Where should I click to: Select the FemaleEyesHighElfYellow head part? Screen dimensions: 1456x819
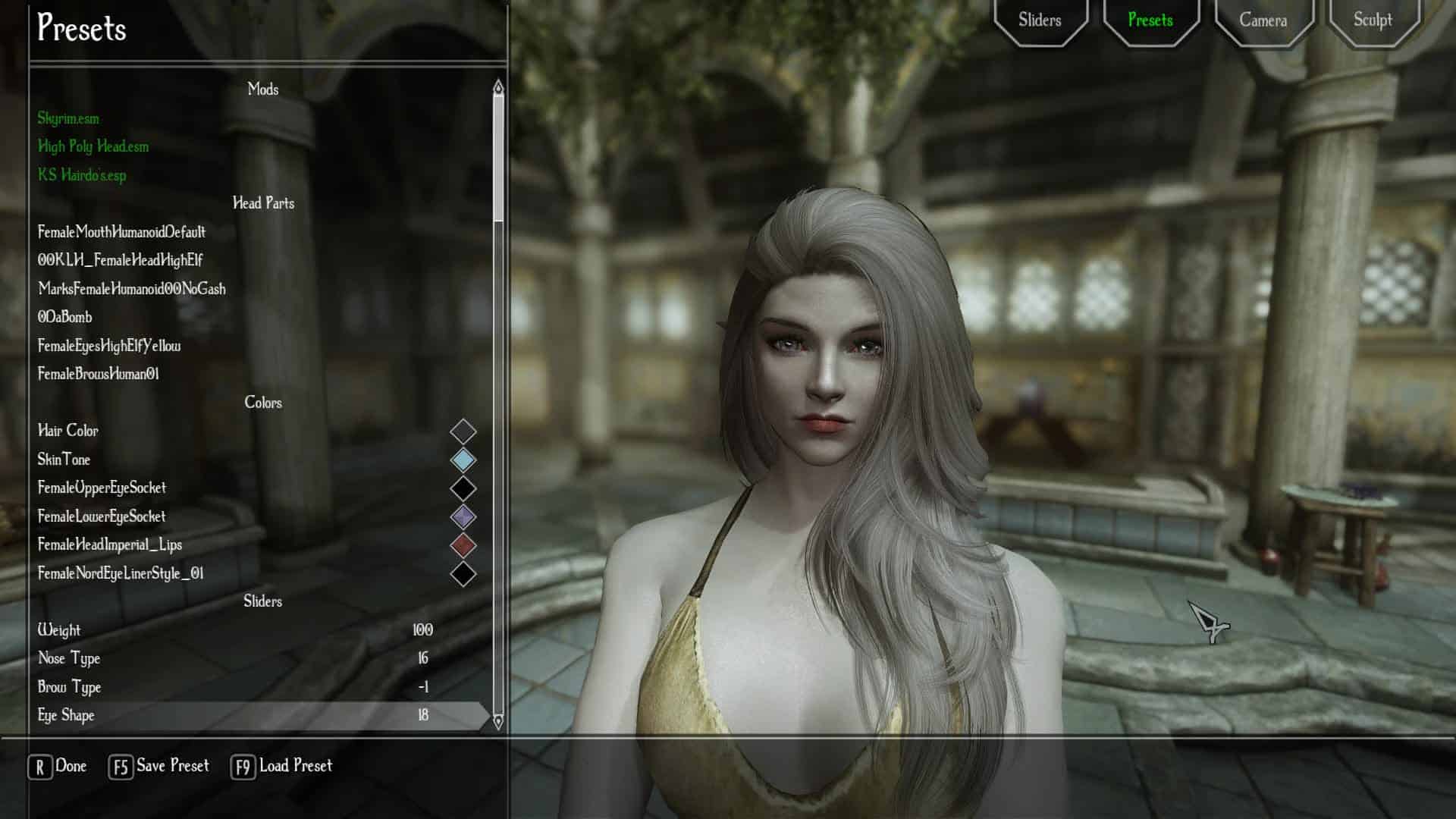pyautogui.click(x=109, y=346)
